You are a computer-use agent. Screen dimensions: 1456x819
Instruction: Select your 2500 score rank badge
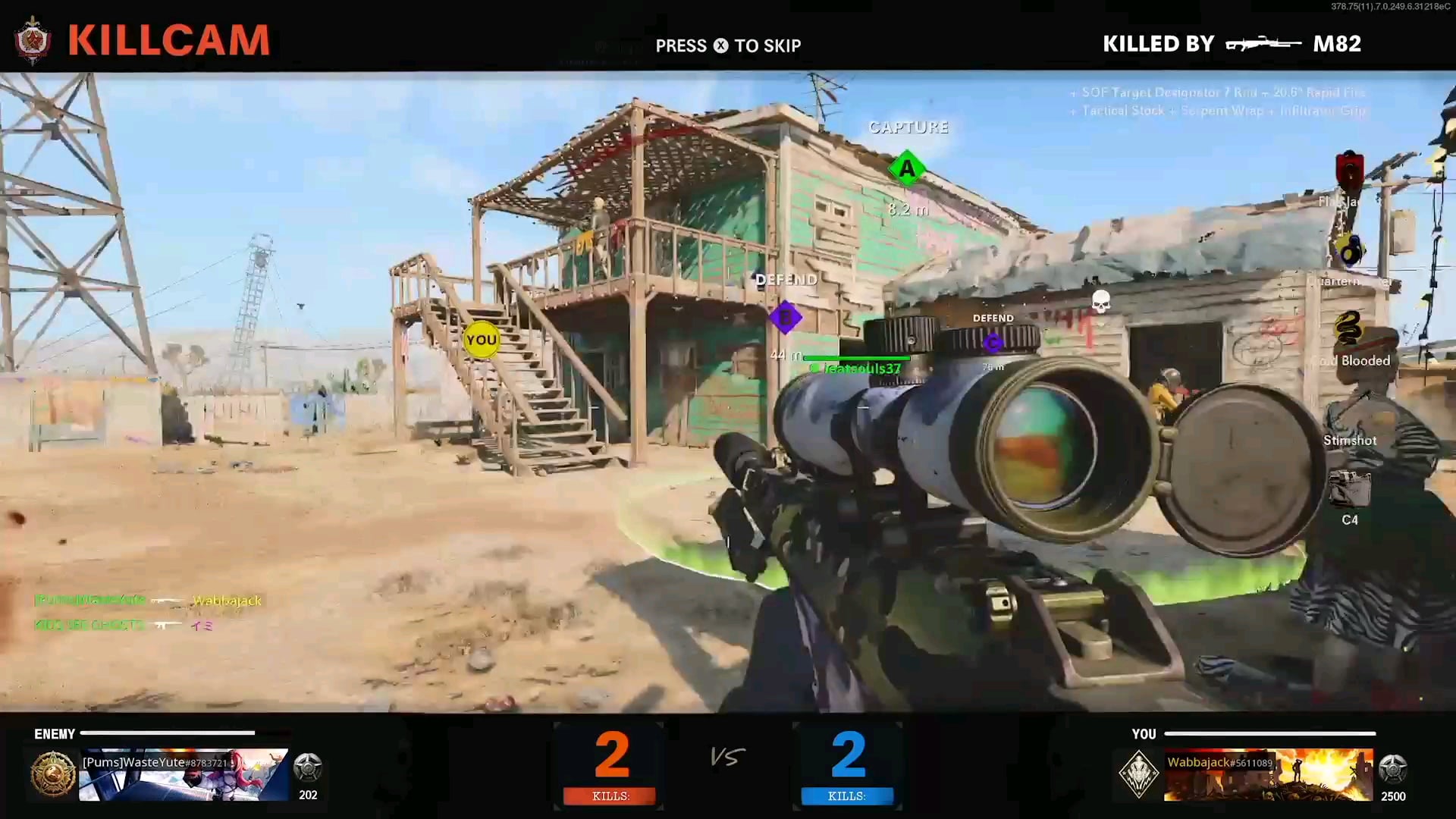(1393, 769)
